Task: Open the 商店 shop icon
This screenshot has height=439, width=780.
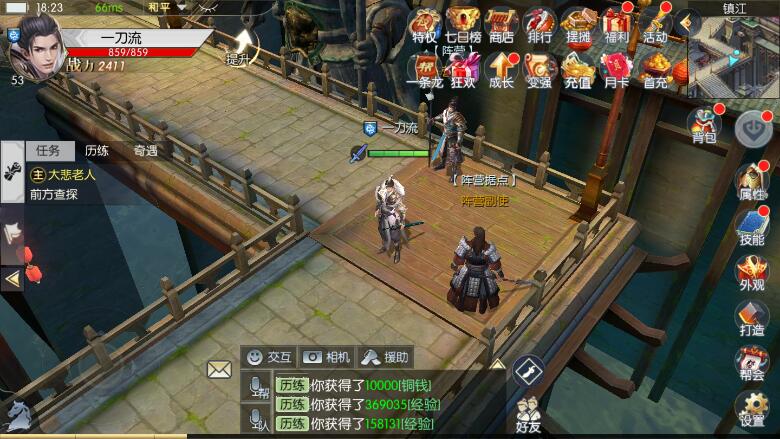Action: pyautogui.click(x=501, y=25)
